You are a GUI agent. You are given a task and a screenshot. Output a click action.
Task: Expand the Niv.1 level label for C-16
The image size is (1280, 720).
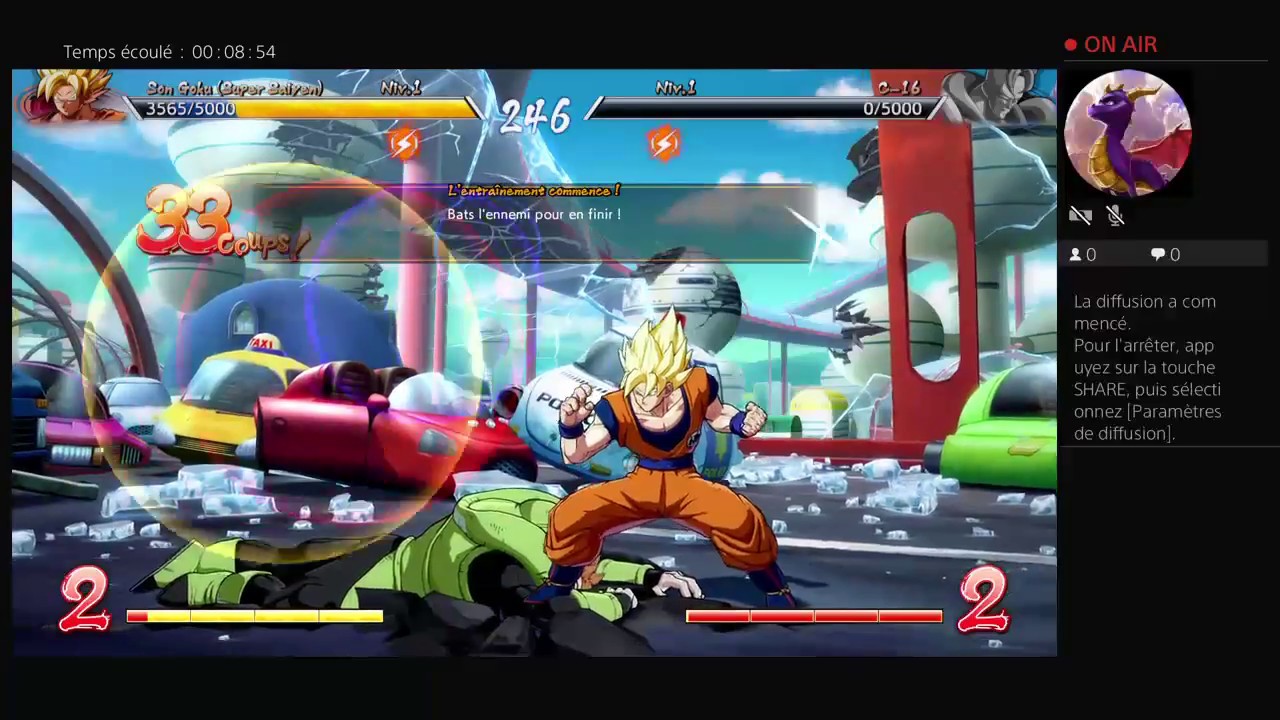[676, 88]
